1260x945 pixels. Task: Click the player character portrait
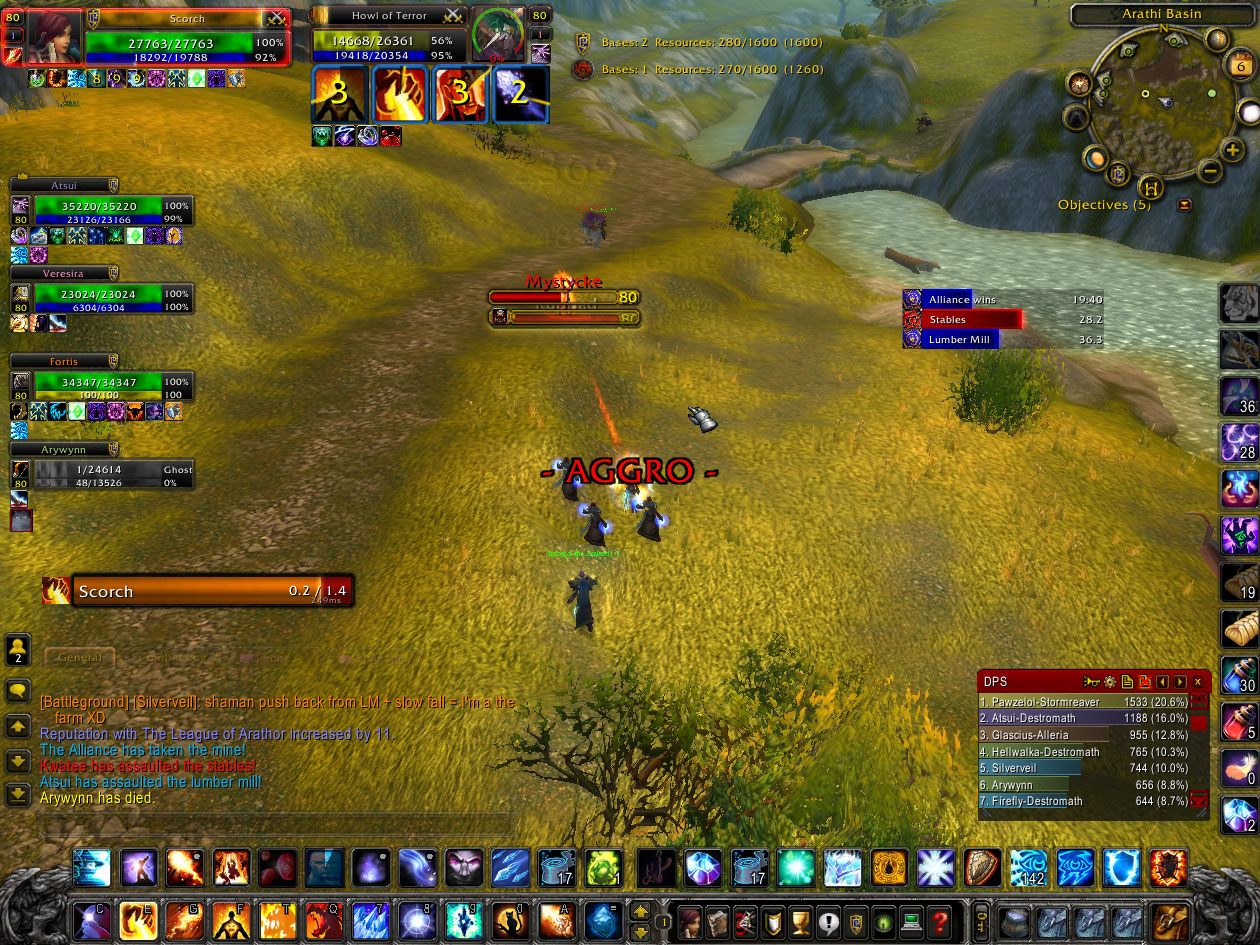(x=53, y=38)
